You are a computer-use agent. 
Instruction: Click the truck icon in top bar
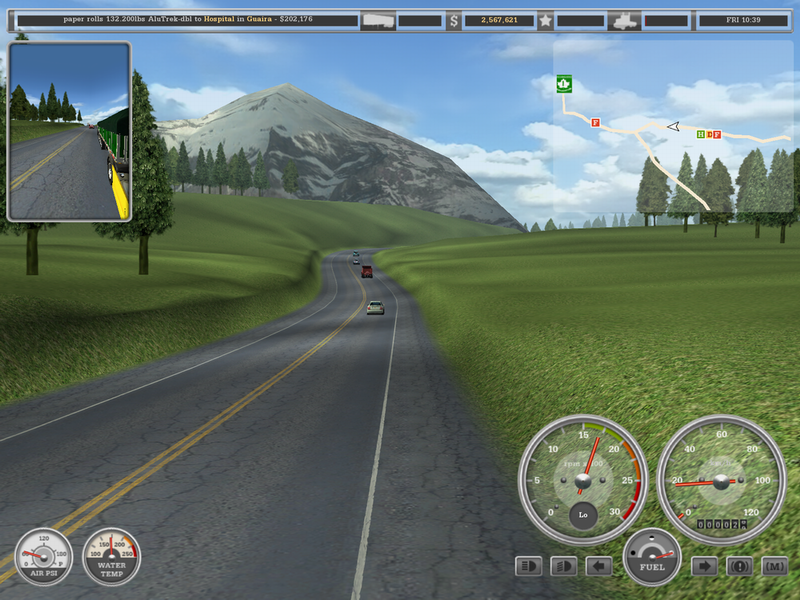click(625, 19)
